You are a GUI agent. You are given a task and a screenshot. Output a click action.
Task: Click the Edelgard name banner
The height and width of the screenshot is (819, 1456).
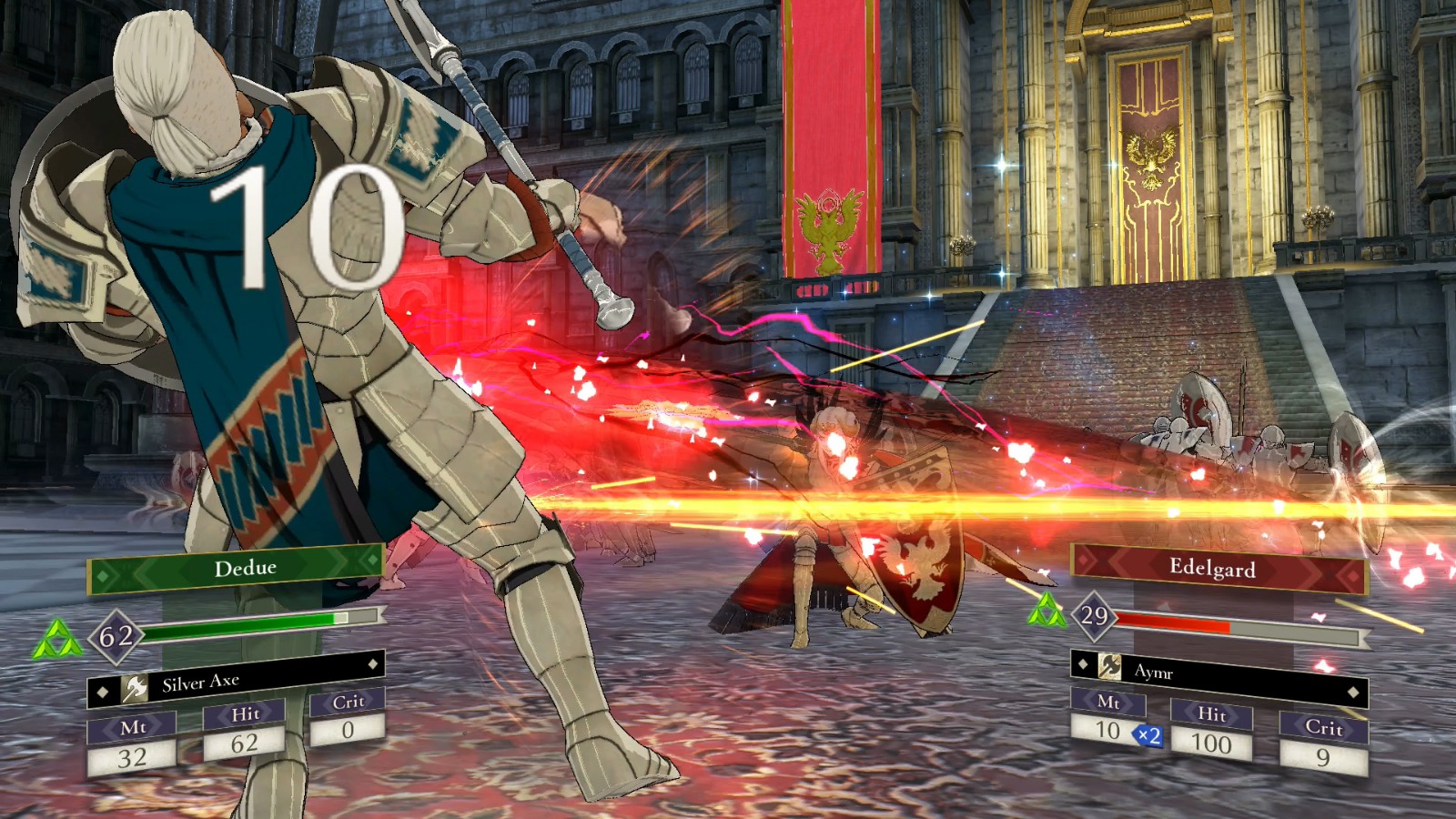point(1218,569)
